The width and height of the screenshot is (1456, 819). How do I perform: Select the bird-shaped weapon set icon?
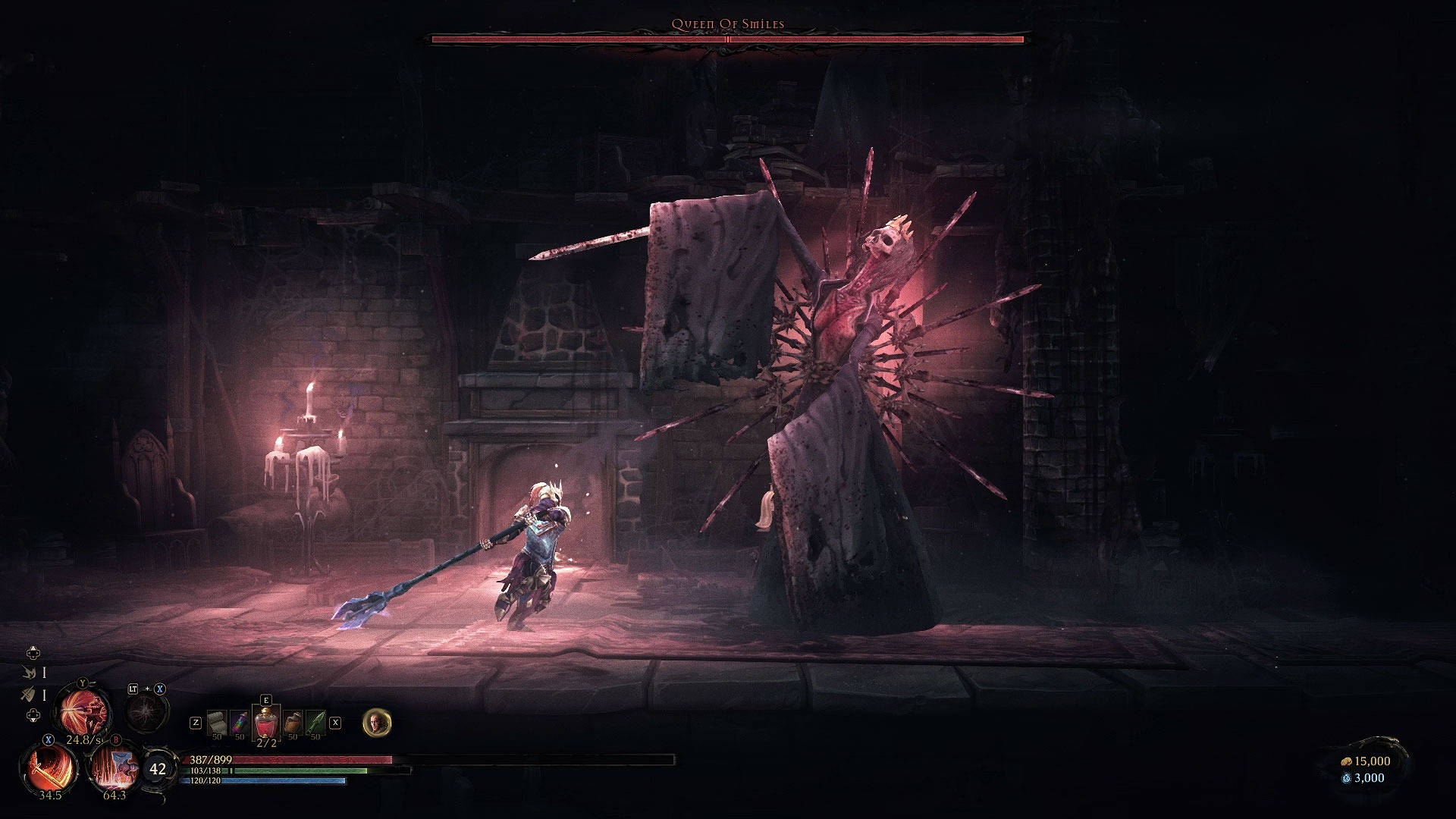[30, 672]
